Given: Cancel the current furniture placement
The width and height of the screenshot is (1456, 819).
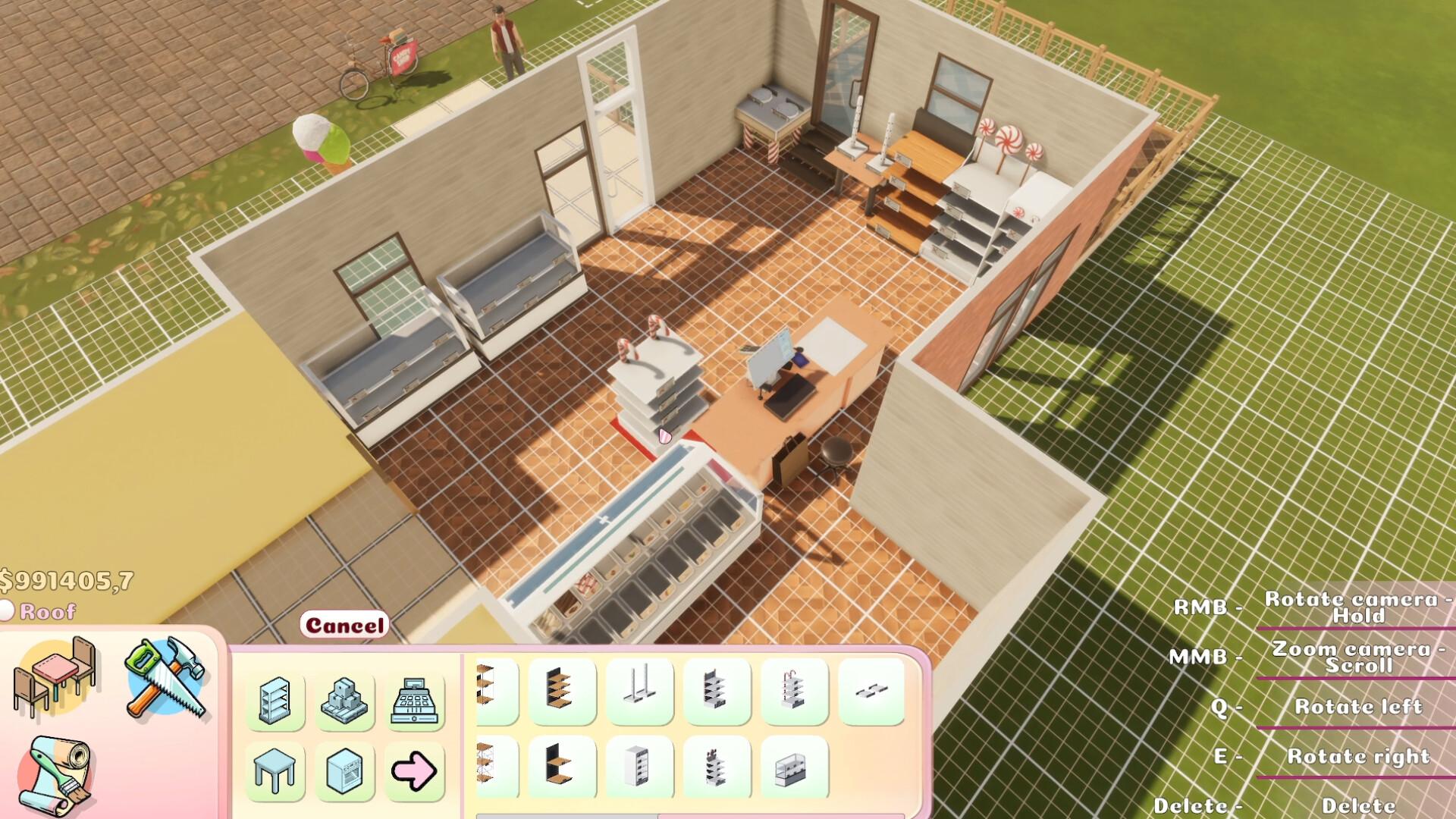Looking at the screenshot, I should click(x=344, y=626).
